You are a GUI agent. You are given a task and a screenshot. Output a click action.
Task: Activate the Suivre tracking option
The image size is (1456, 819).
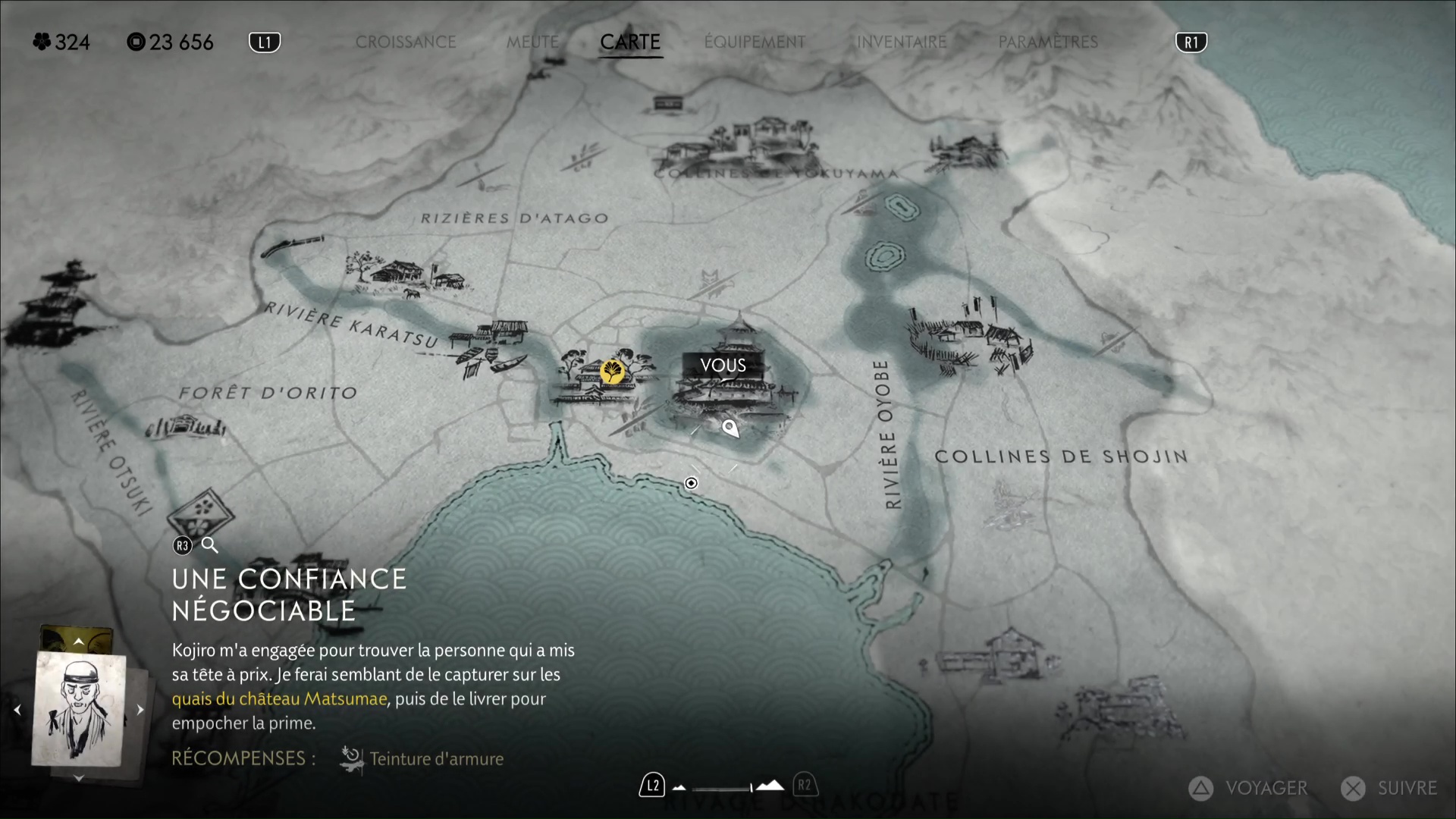coord(1389,789)
